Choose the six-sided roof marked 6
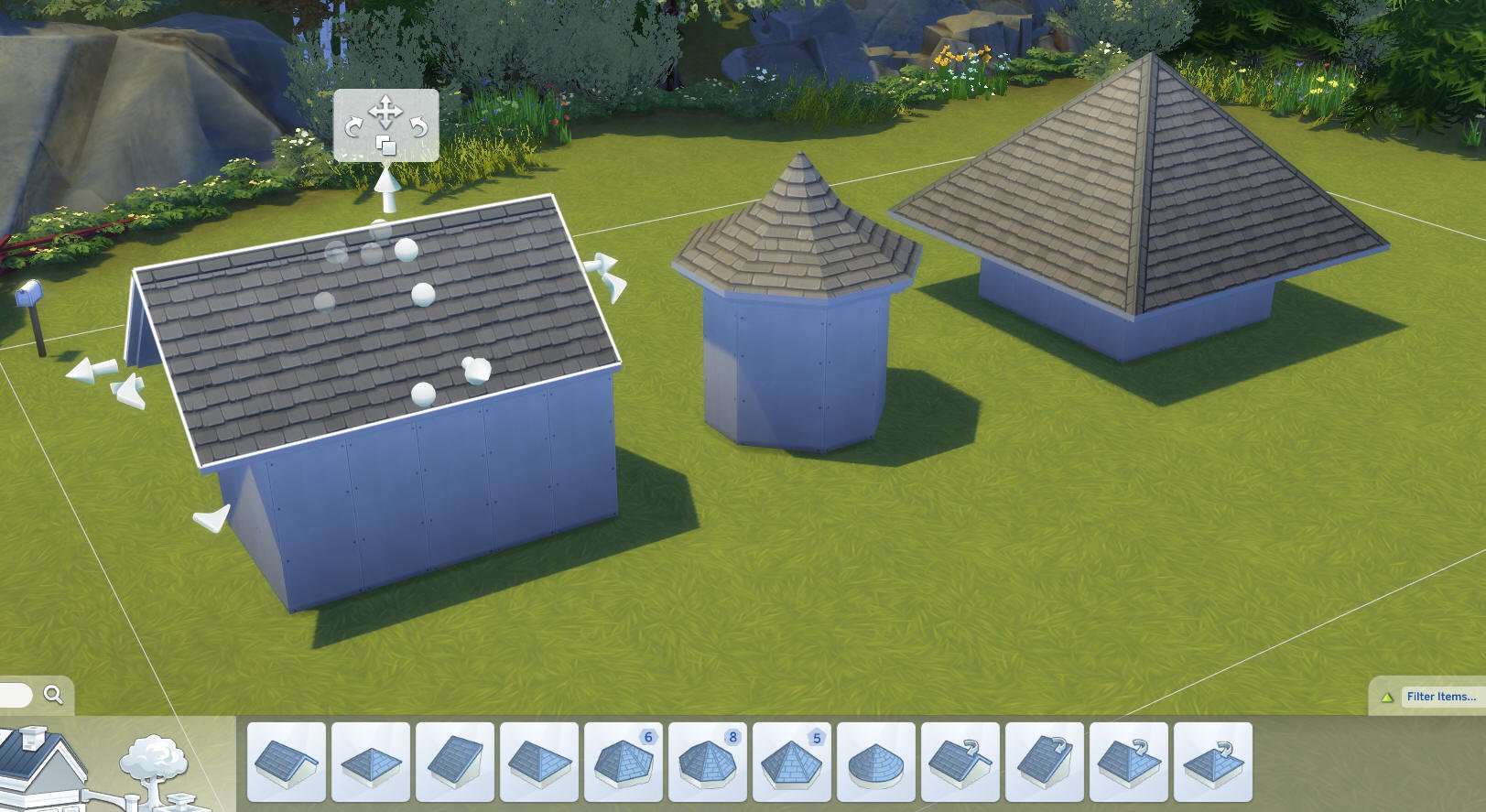 (x=624, y=762)
